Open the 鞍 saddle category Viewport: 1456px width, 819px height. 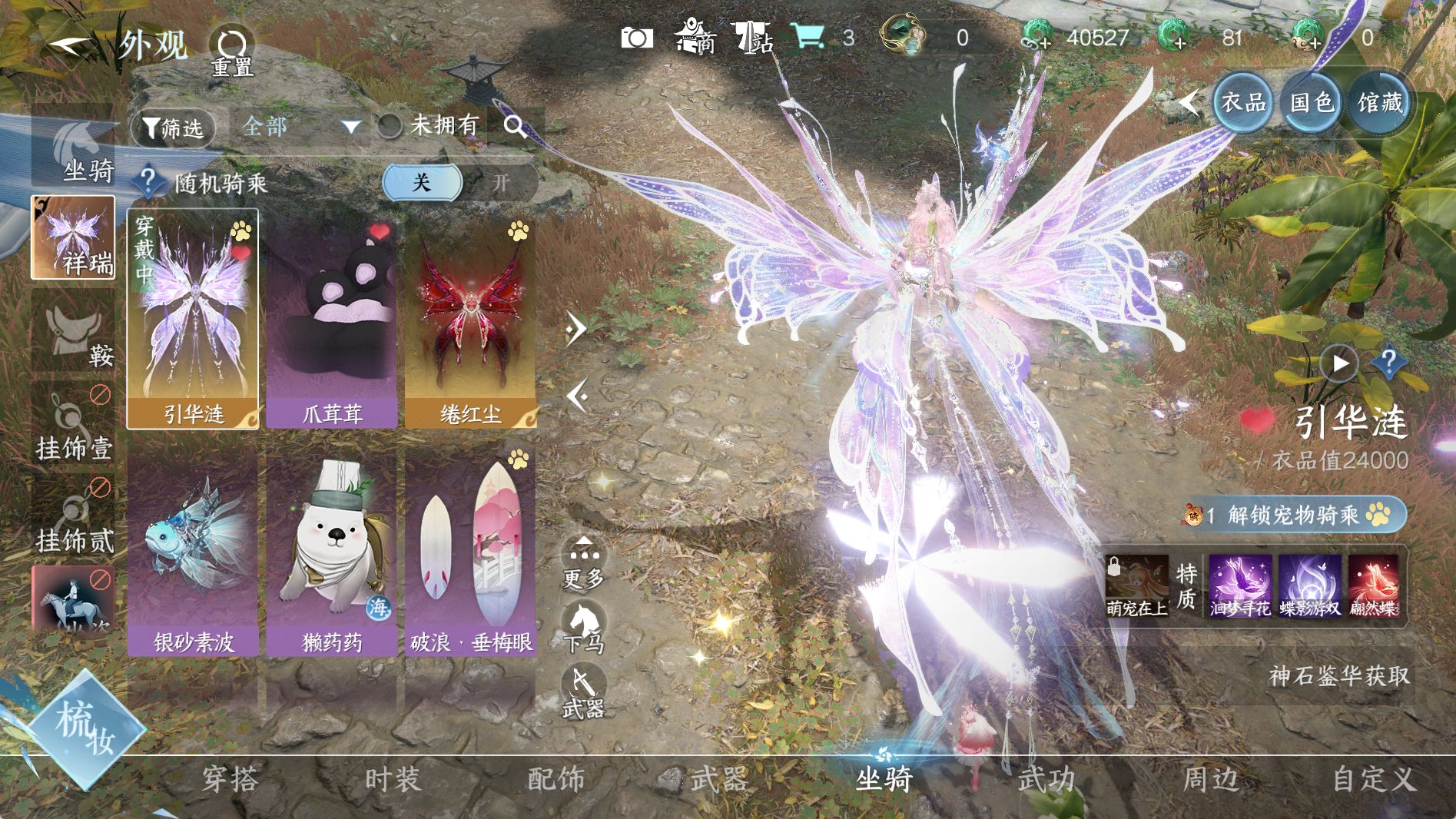(x=73, y=334)
